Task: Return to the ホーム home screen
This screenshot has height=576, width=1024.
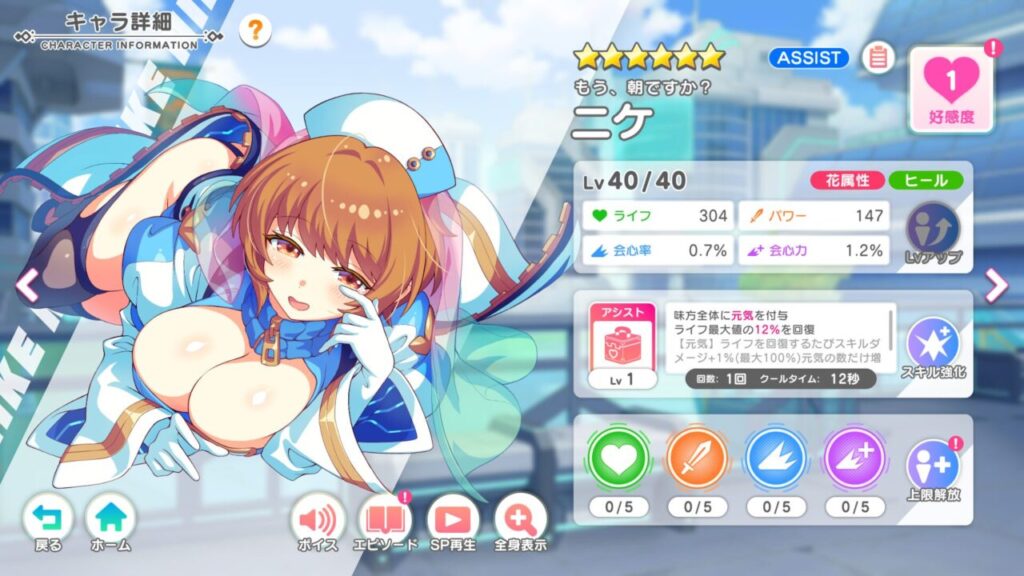Action: coord(110,523)
